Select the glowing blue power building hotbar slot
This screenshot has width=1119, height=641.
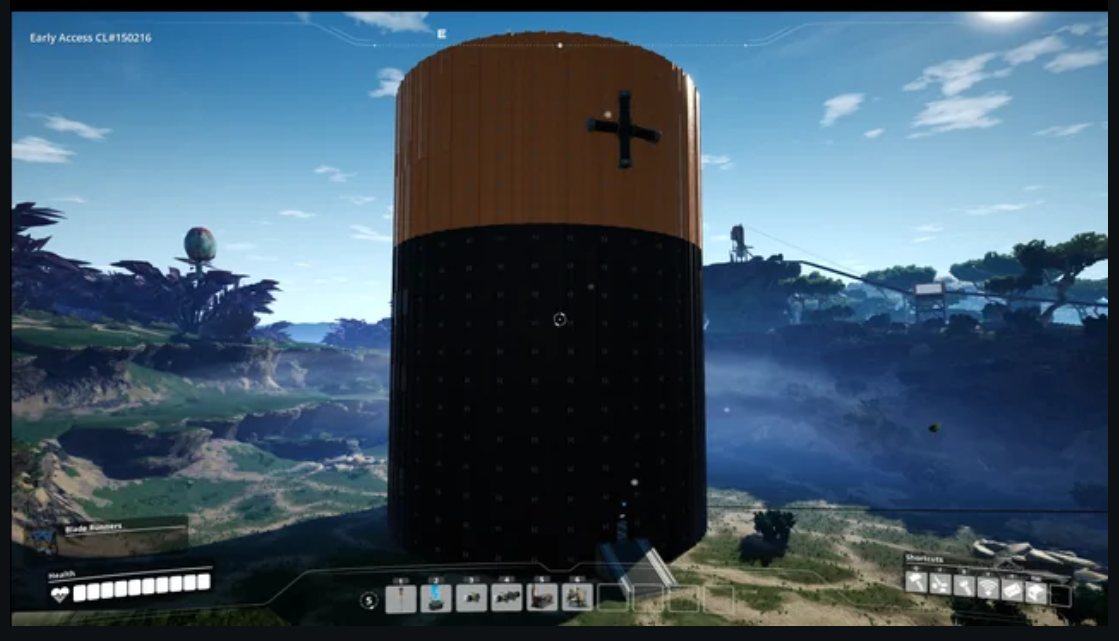point(436,598)
